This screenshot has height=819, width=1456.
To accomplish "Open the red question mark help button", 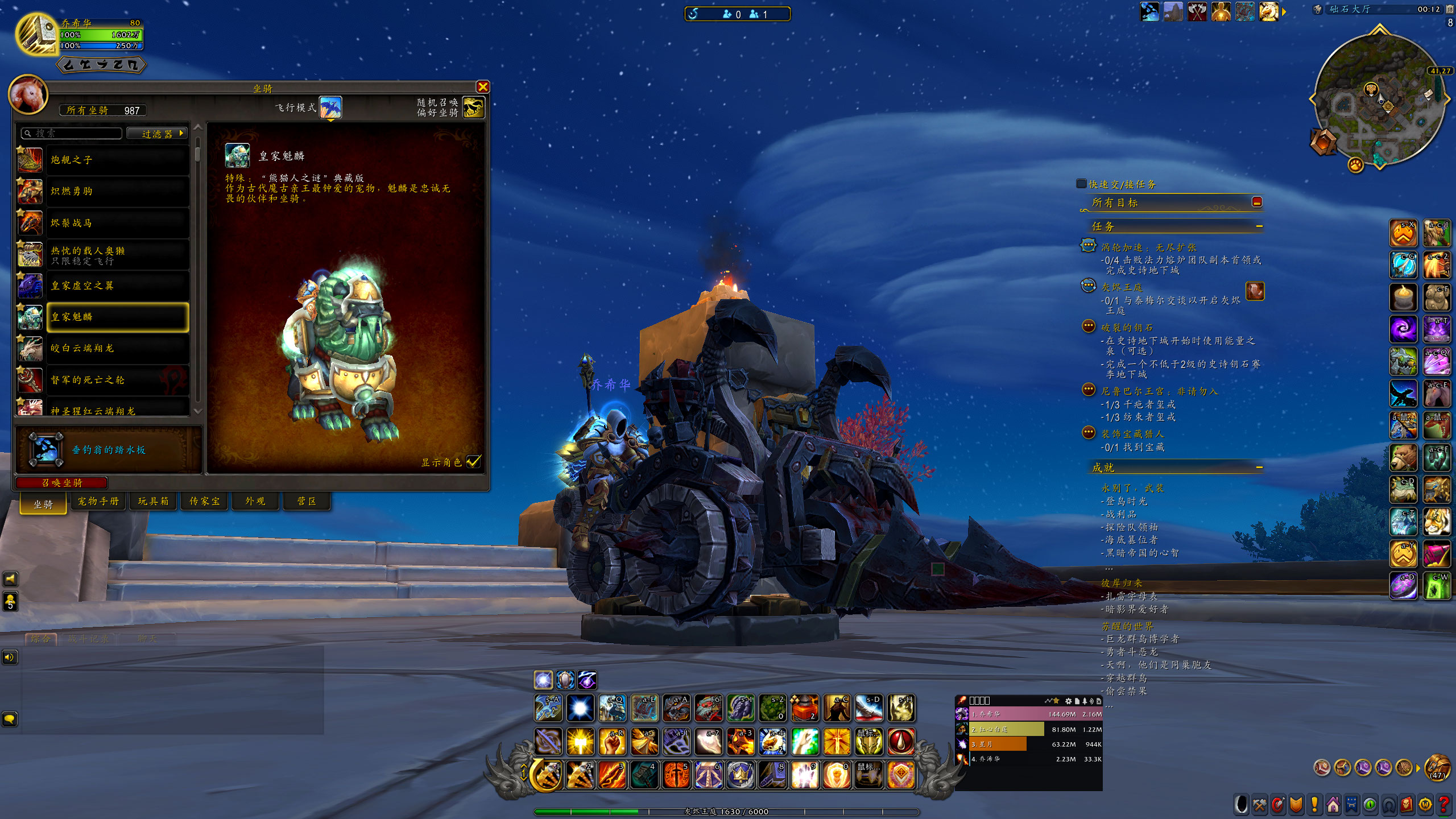I will pyautogui.click(x=1443, y=805).
